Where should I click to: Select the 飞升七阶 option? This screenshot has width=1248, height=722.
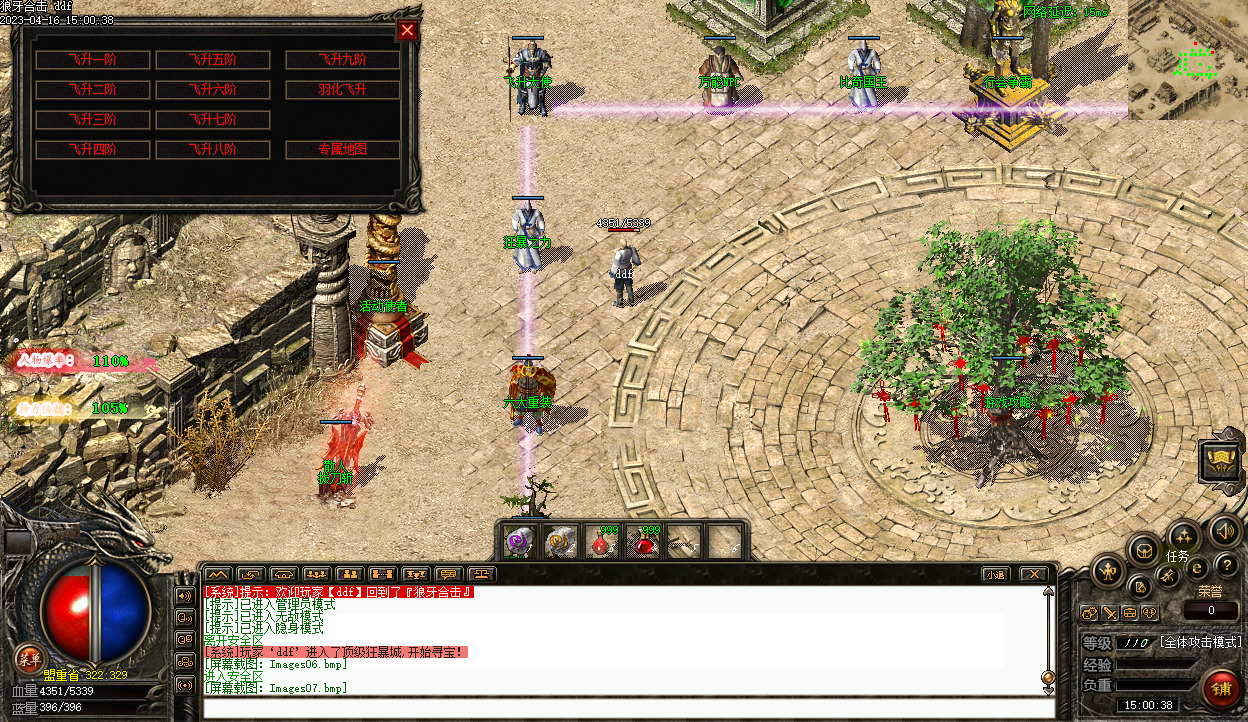click(x=213, y=120)
